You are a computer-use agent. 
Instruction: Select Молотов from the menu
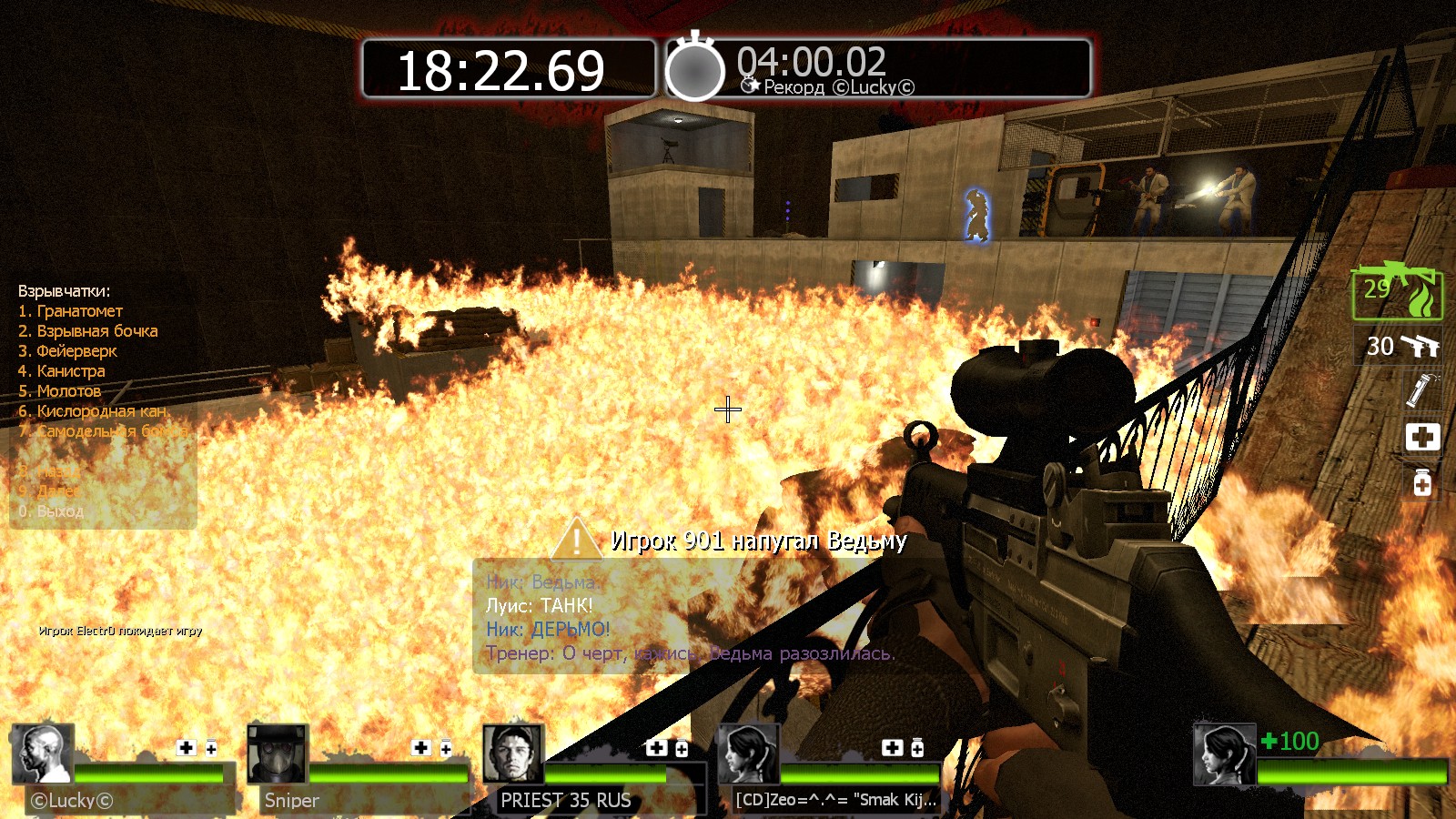coord(60,391)
